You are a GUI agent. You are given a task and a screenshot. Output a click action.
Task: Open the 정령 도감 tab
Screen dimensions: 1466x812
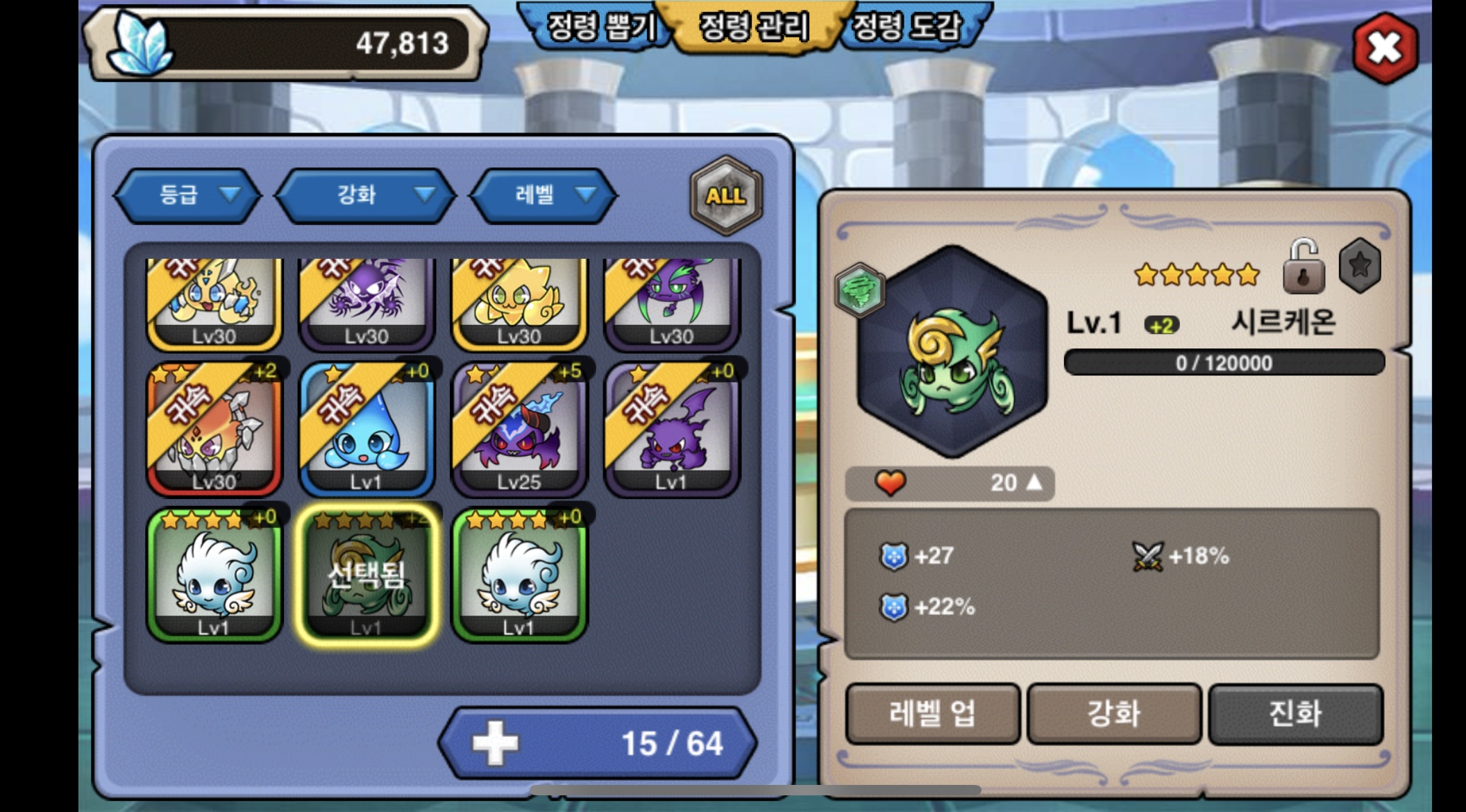[908, 28]
